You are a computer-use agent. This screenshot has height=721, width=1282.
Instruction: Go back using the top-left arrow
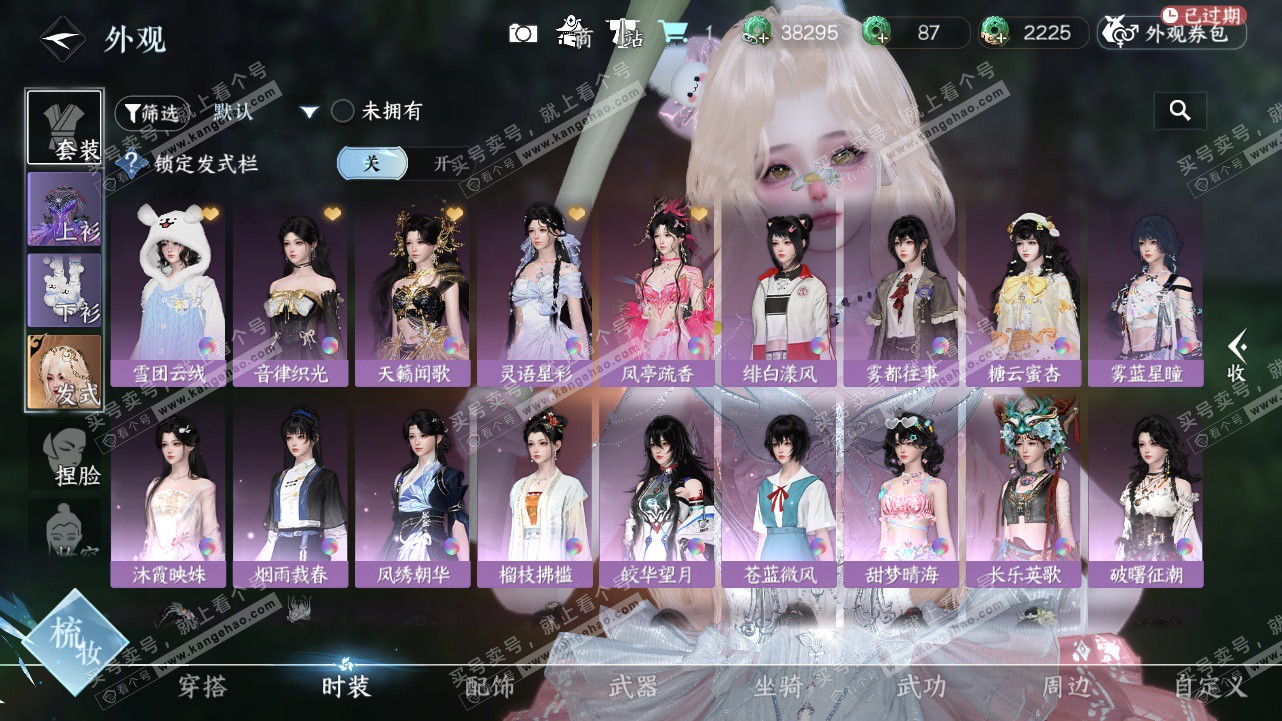click(61, 39)
